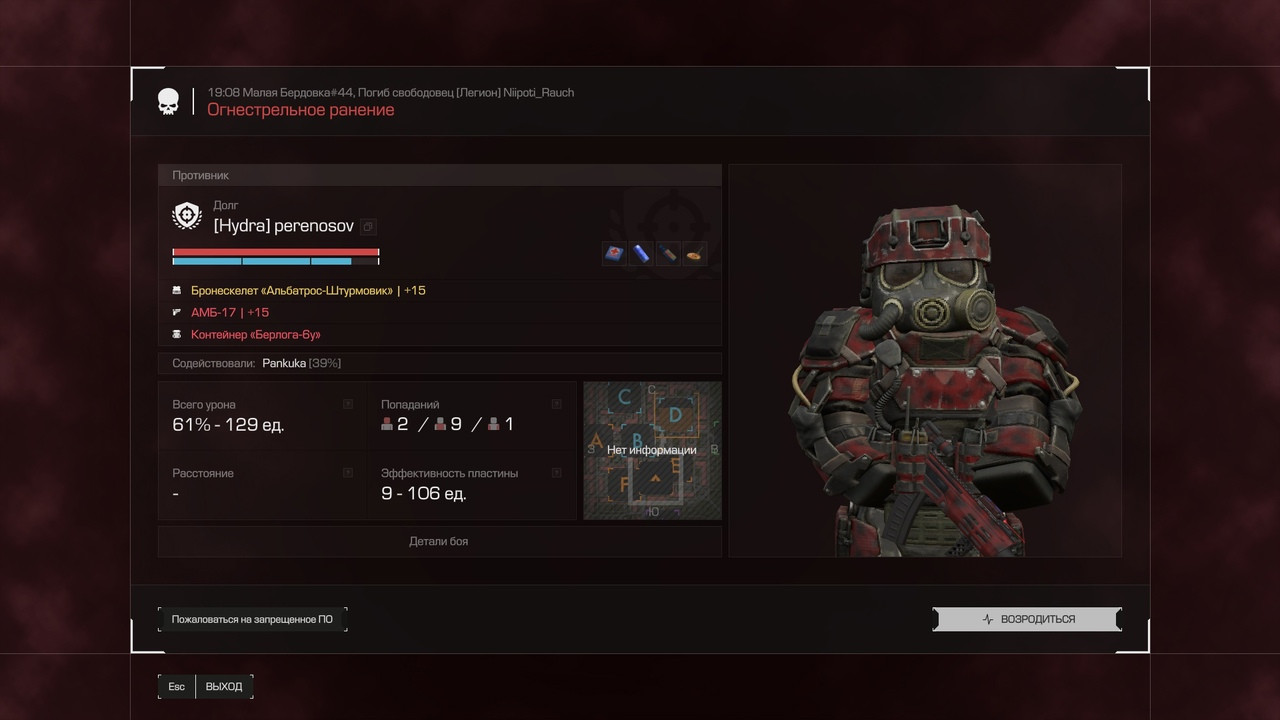Open «Детали боя» combat details
1280x720 pixels.
(x=439, y=541)
